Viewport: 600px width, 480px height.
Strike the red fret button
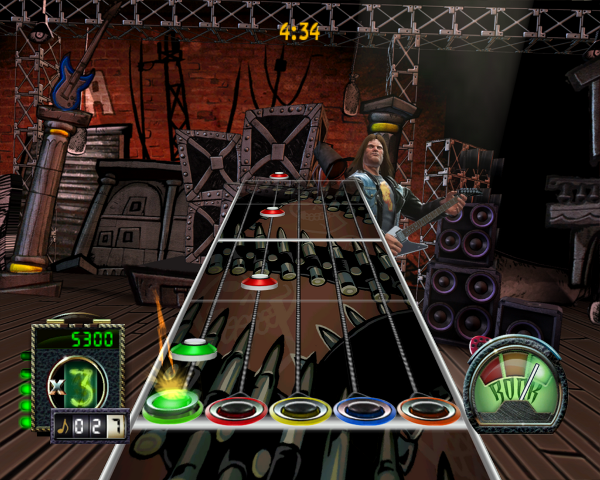236,409
